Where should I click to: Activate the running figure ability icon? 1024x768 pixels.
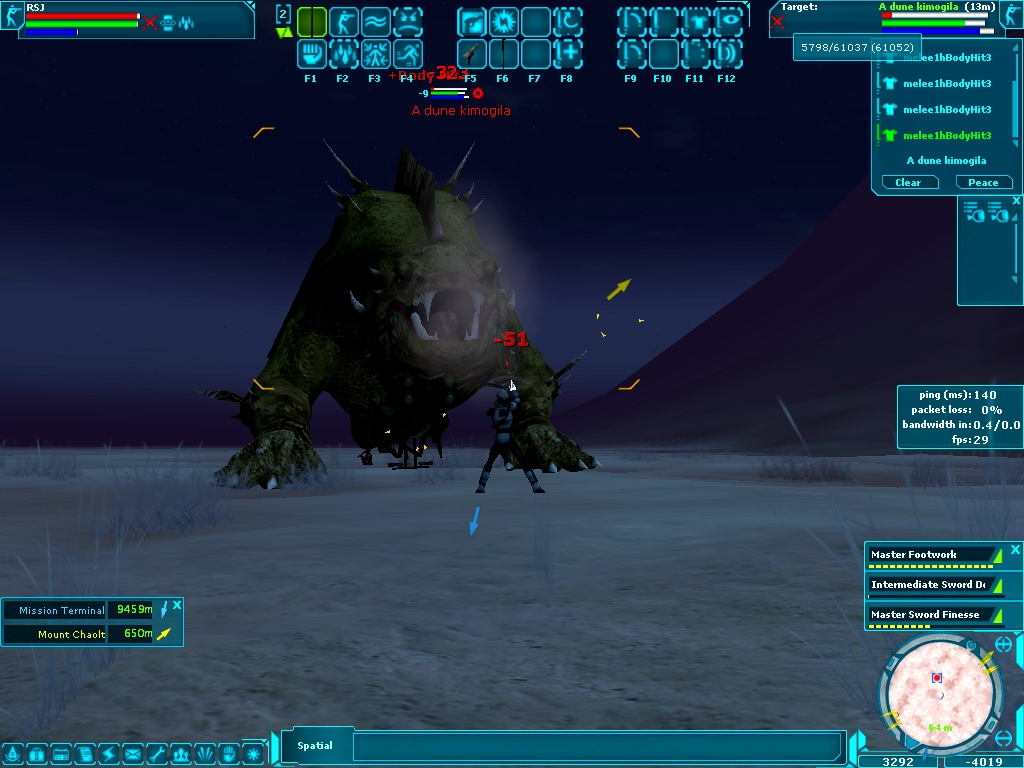[x=407, y=53]
